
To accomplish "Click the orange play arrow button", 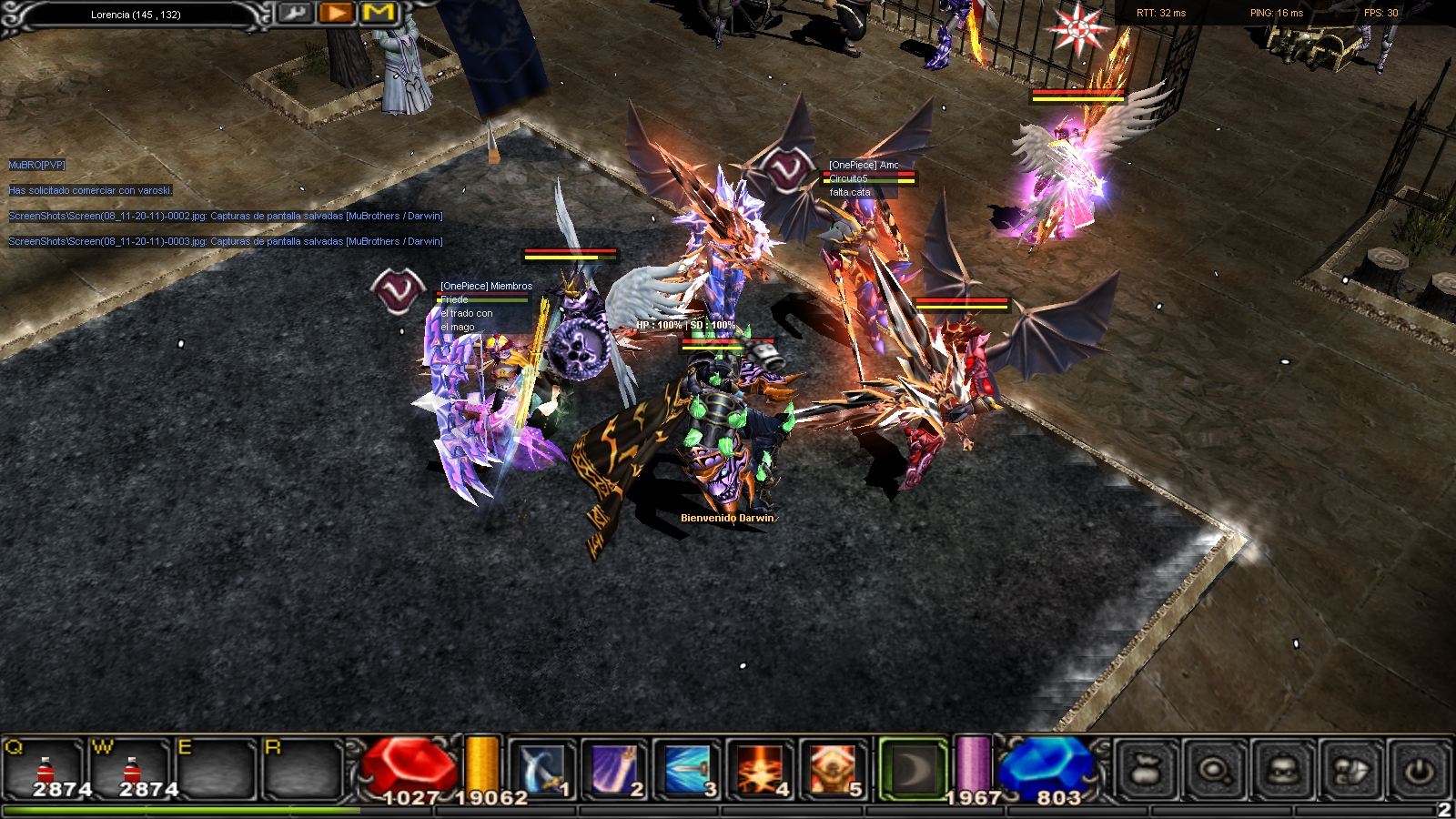I will point(336,13).
